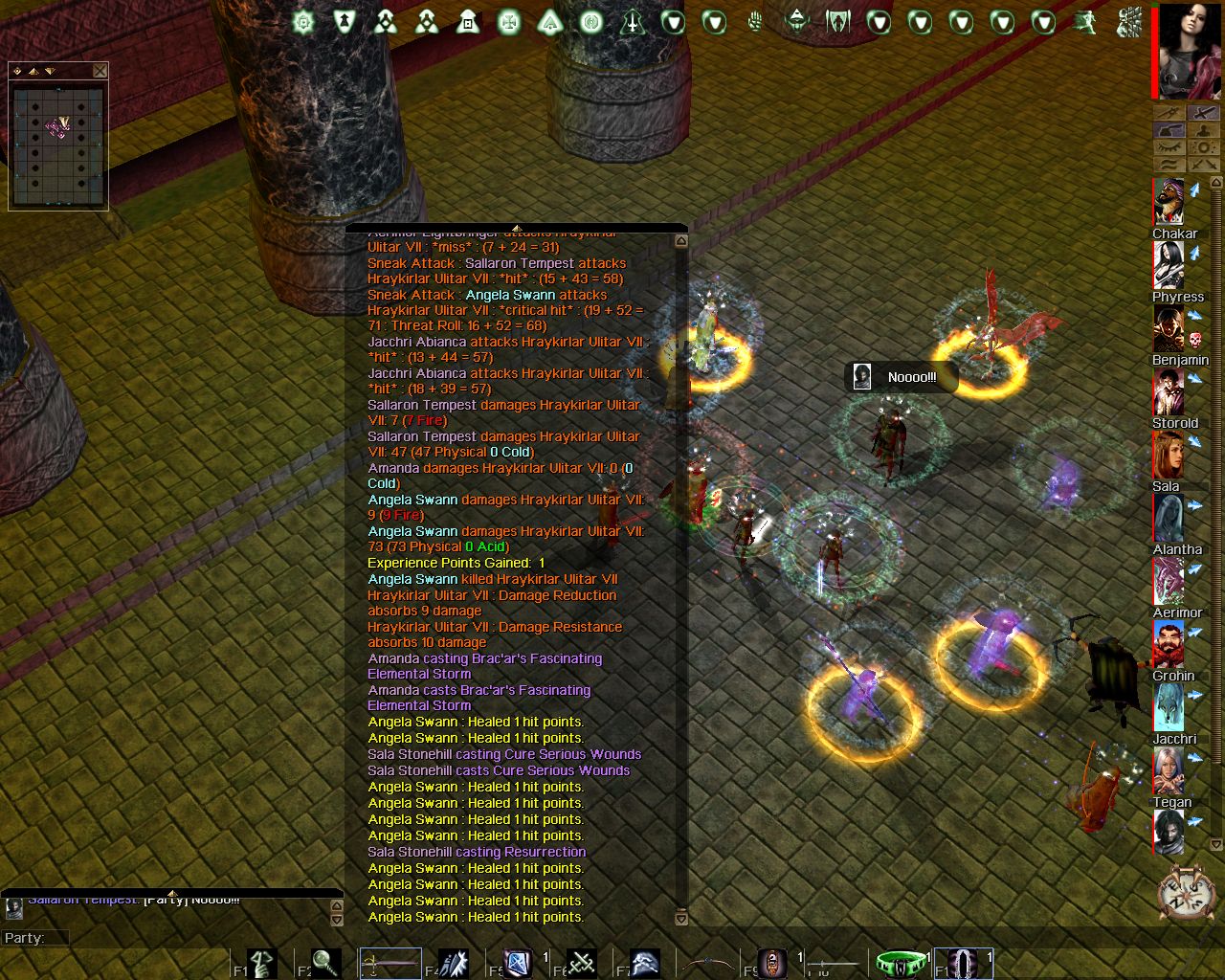Select Phyress in the party list
The height and width of the screenshot is (980, 1225).
[1168, 265]
